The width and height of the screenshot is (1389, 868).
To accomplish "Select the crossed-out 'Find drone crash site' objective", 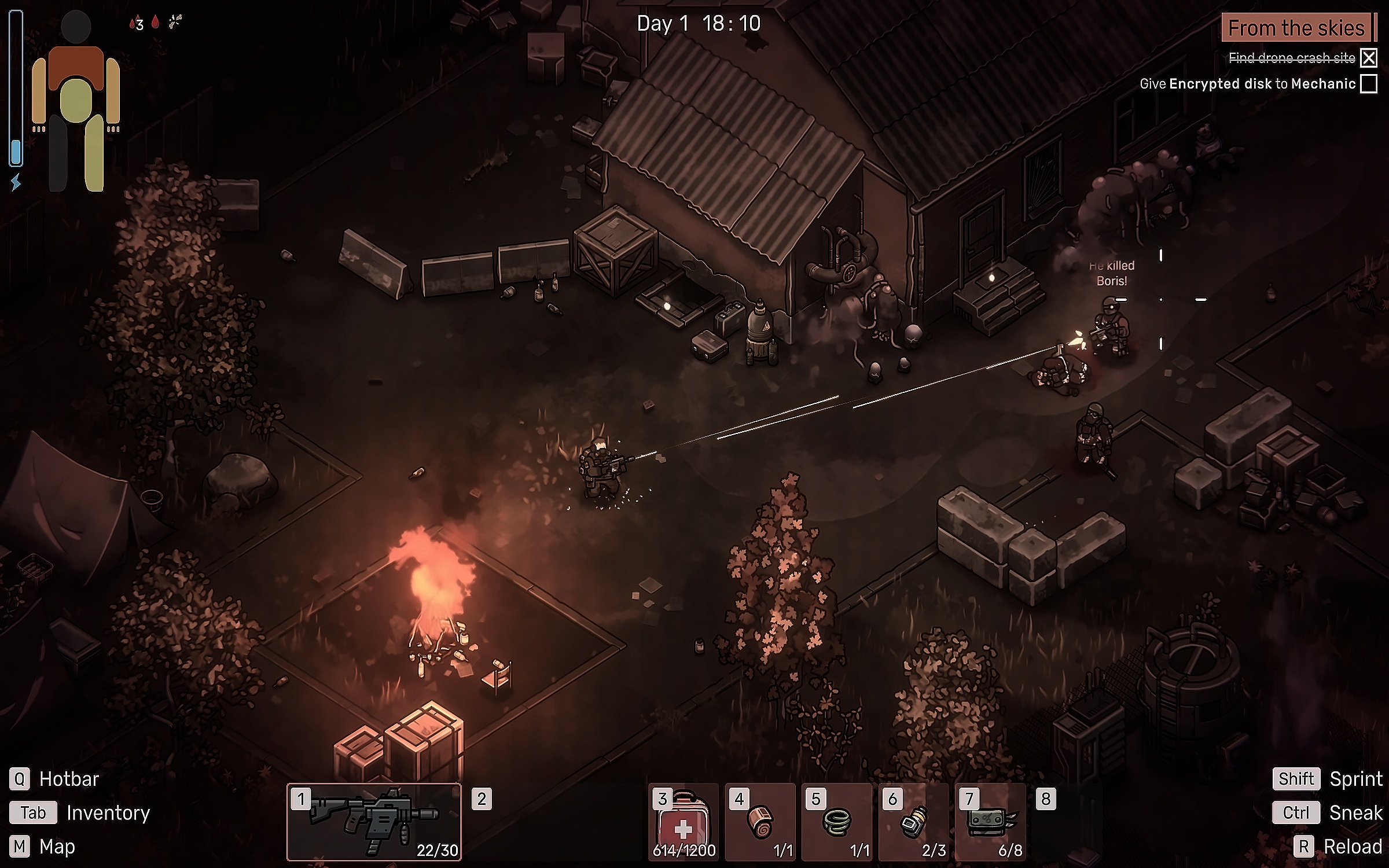I will click(1292, 58).
